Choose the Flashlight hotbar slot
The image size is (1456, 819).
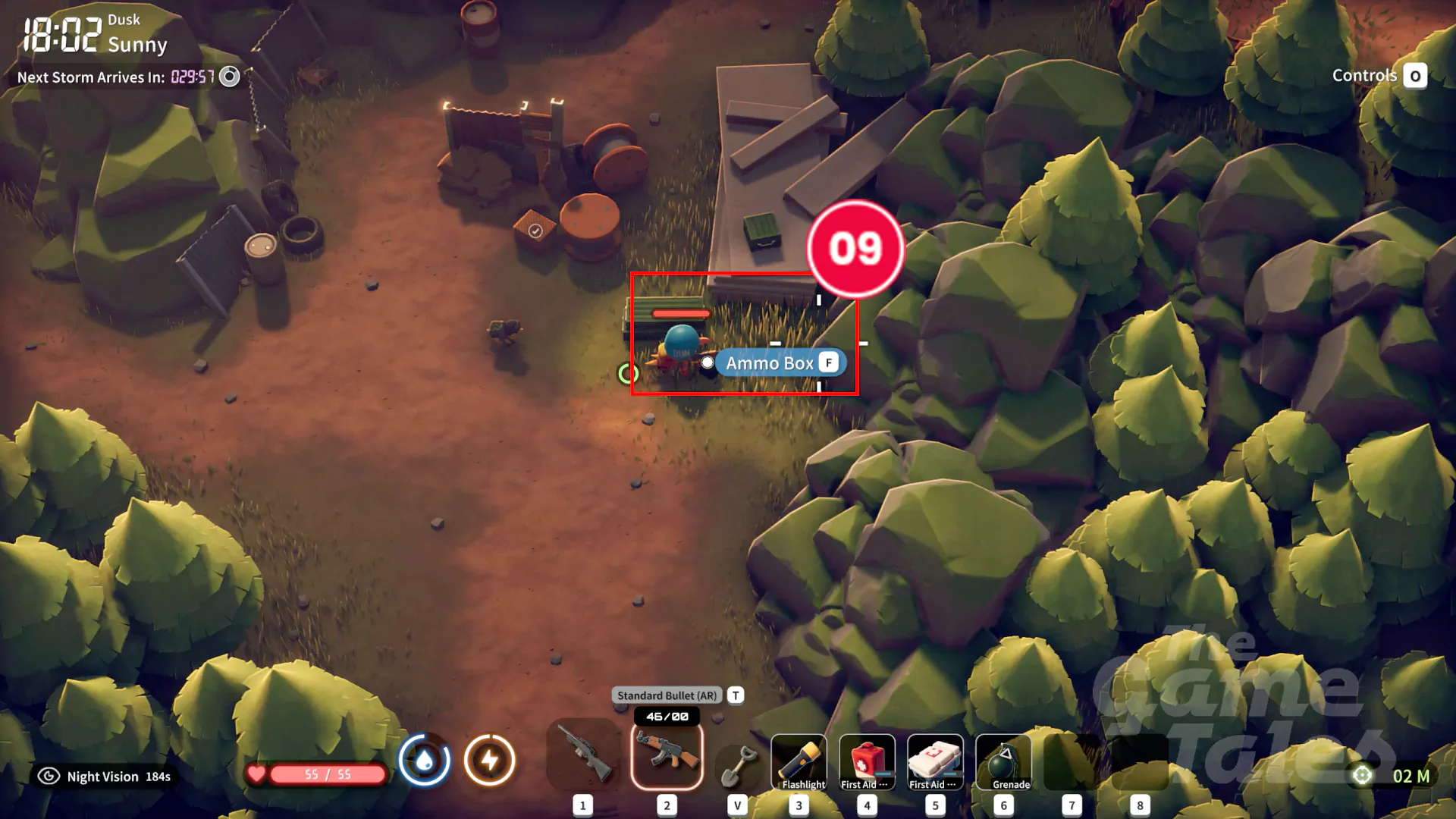click(x=799, y=761)
